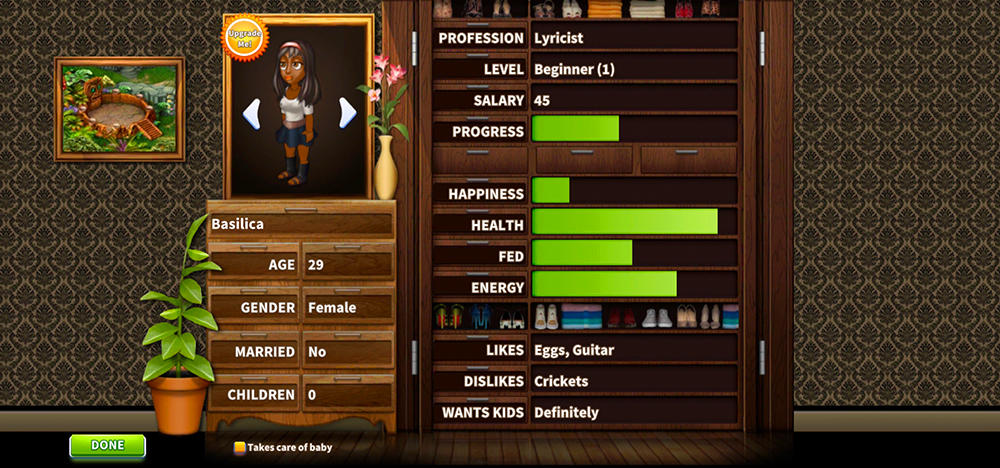Show the next villager with right arrow
1000x468 pixels.
pos(347,113)
